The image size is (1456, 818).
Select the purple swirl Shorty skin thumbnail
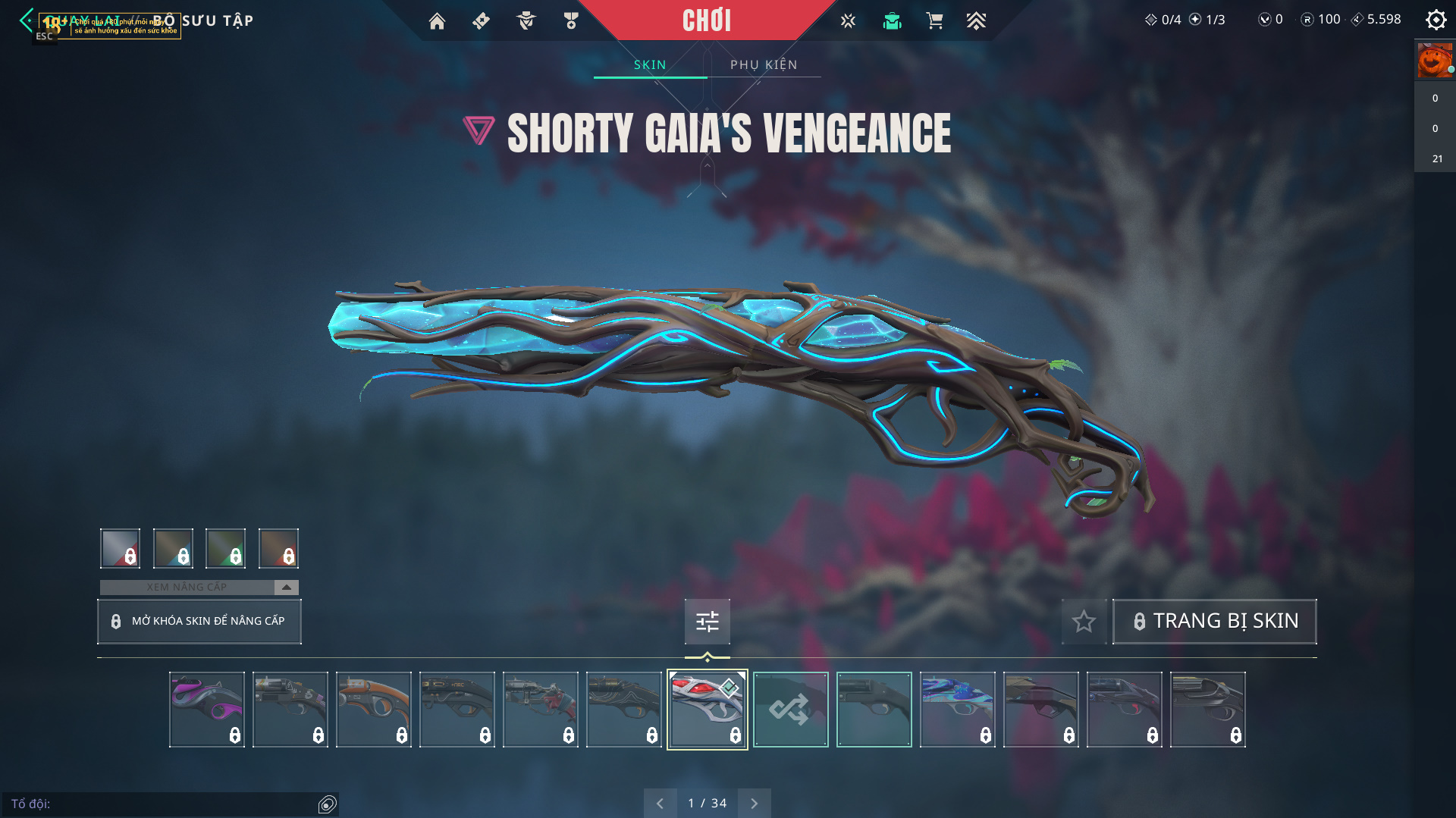coord(206,710)
